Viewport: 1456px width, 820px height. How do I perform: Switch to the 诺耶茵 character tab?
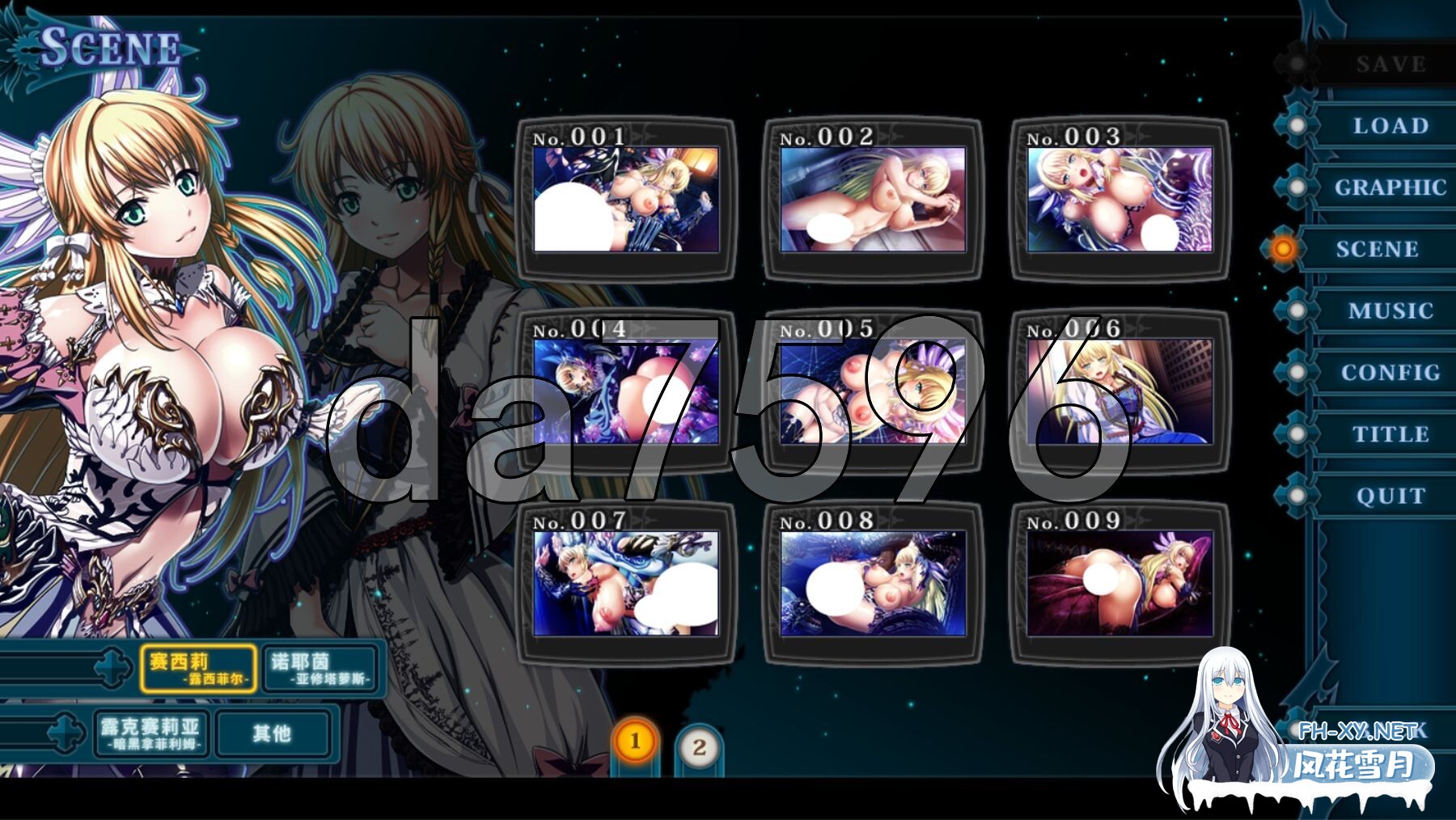(x=321, y=669)
